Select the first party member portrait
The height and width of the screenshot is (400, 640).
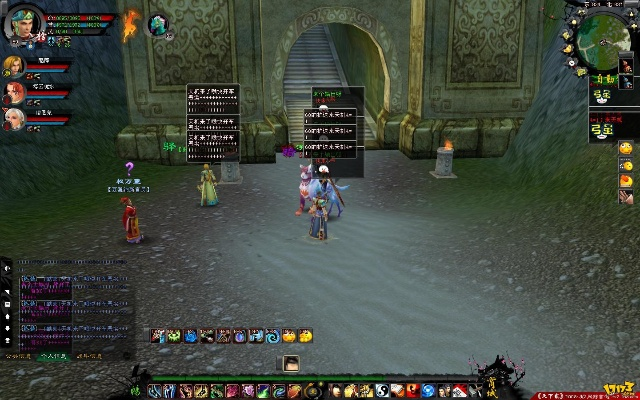click(12, 67)
